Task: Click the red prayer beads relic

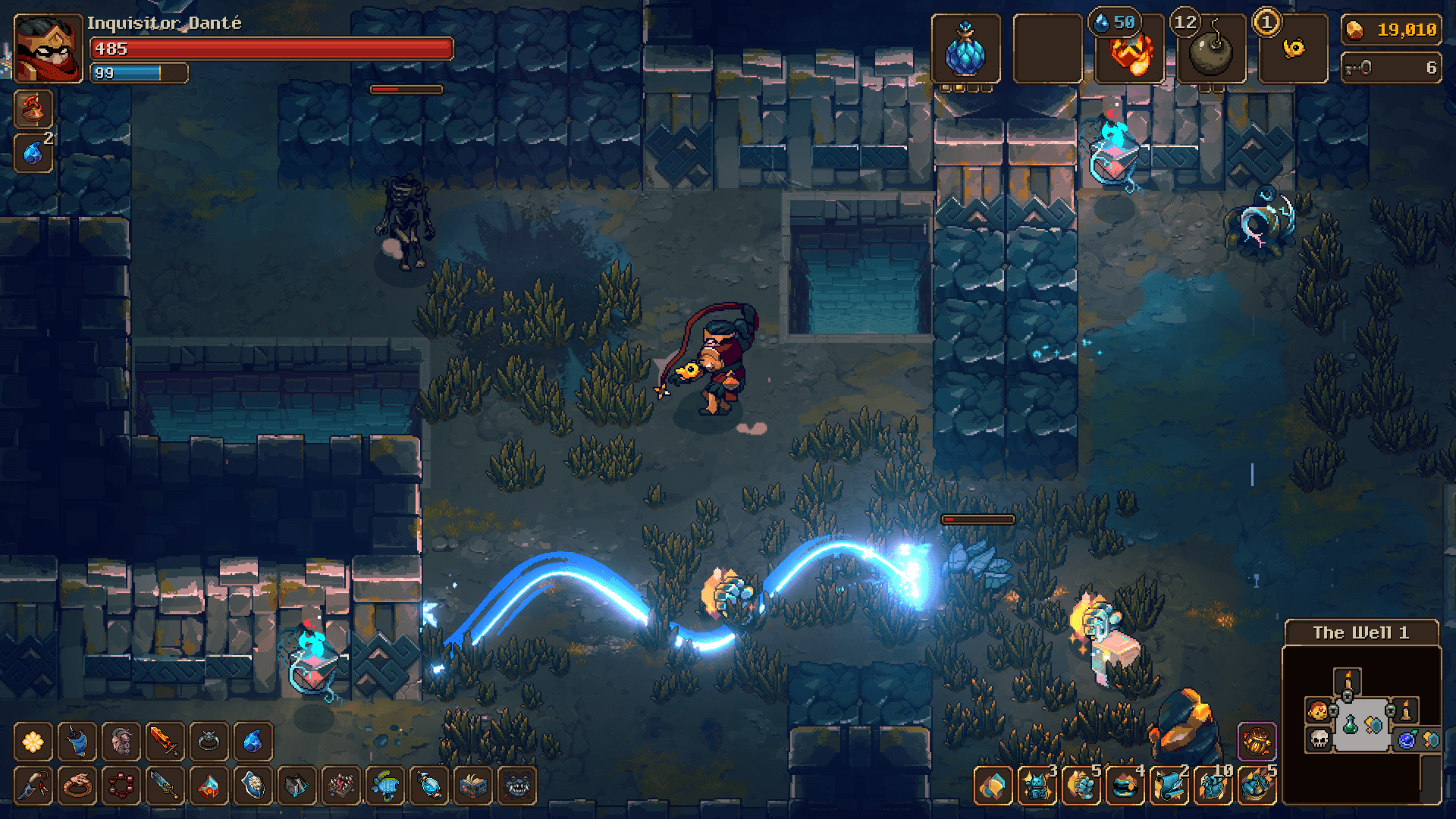Action: [x=121, y=785]
